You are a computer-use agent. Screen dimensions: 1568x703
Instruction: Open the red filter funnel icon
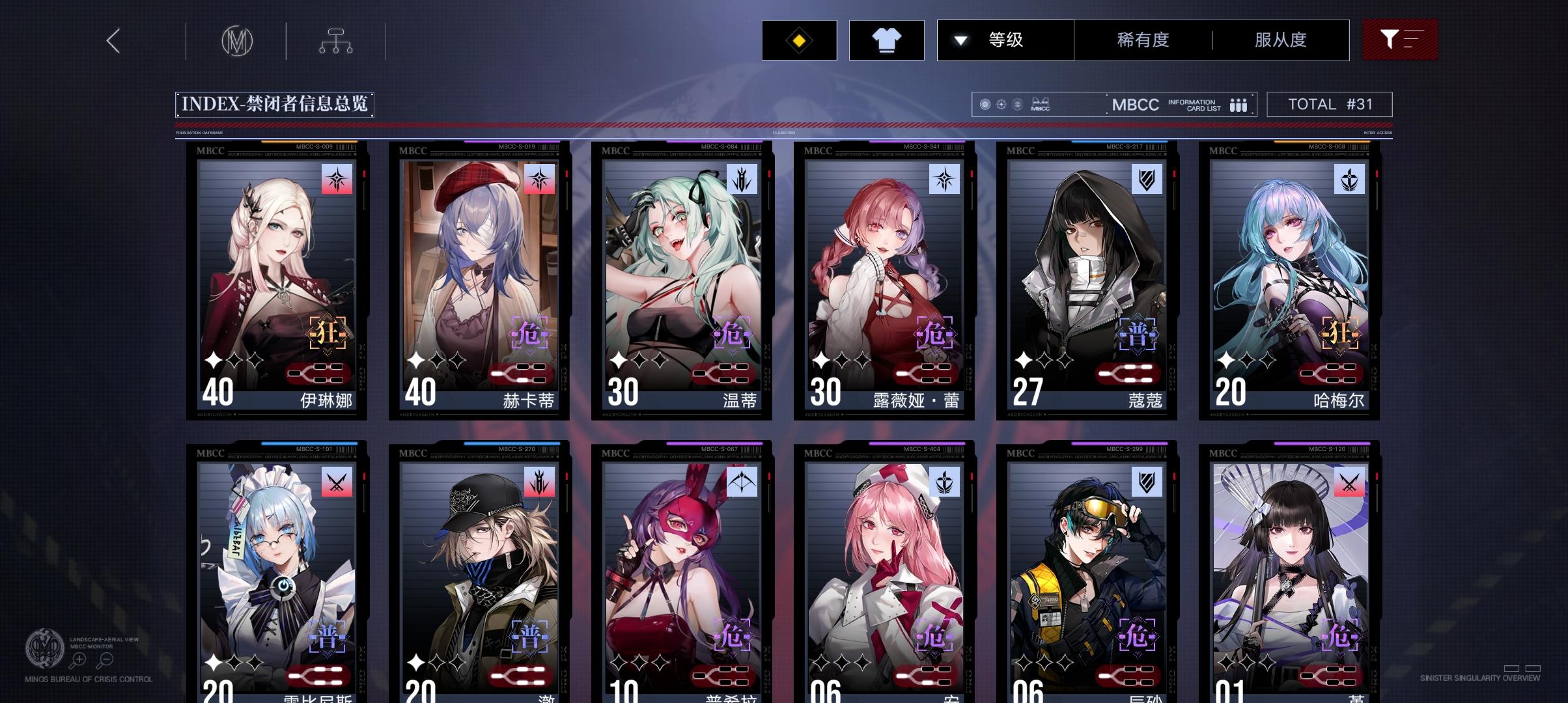[x=1399, y=40]
